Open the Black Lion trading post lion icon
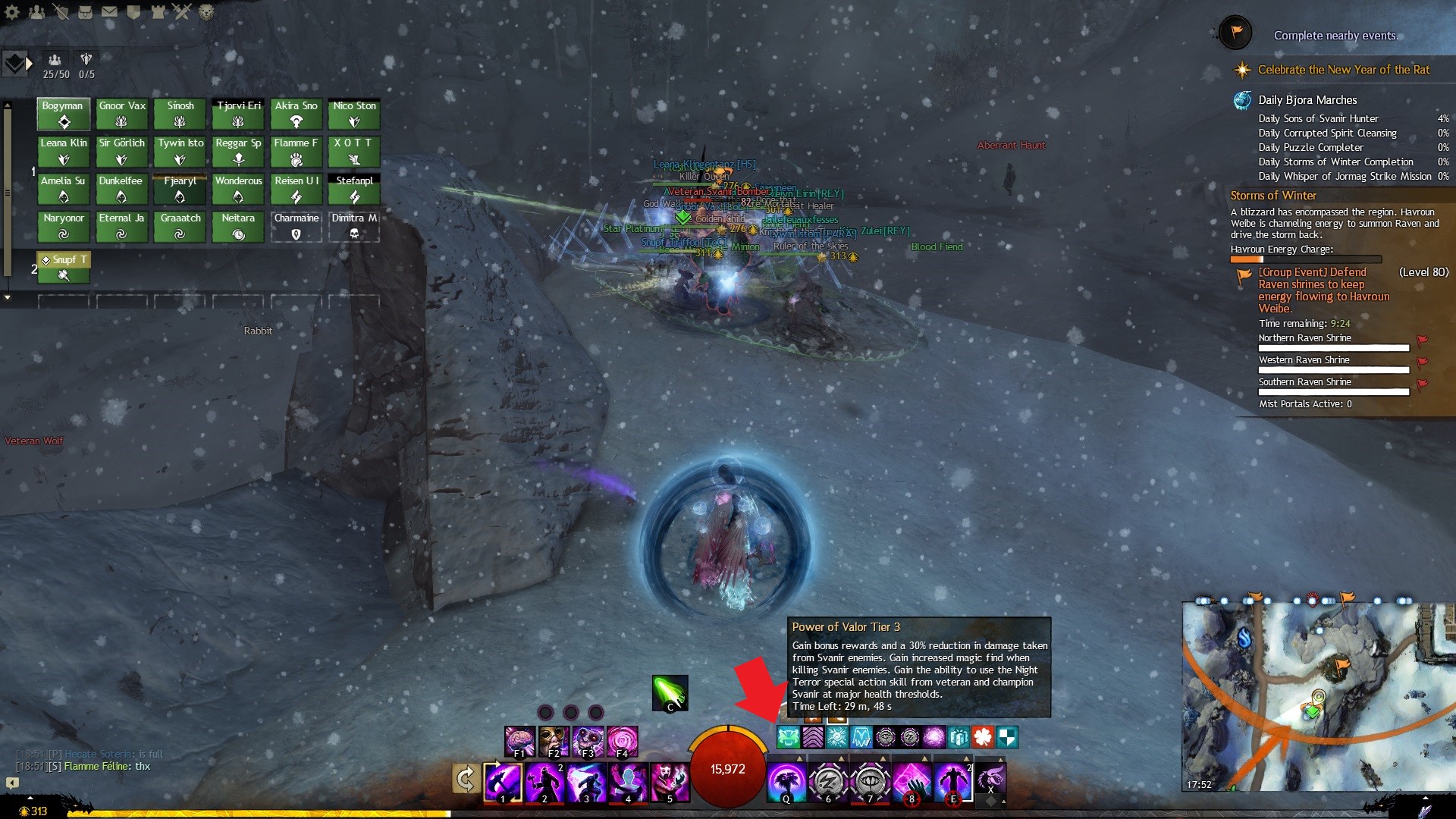The image size is (1456, 819). click(x=206, y=11)
